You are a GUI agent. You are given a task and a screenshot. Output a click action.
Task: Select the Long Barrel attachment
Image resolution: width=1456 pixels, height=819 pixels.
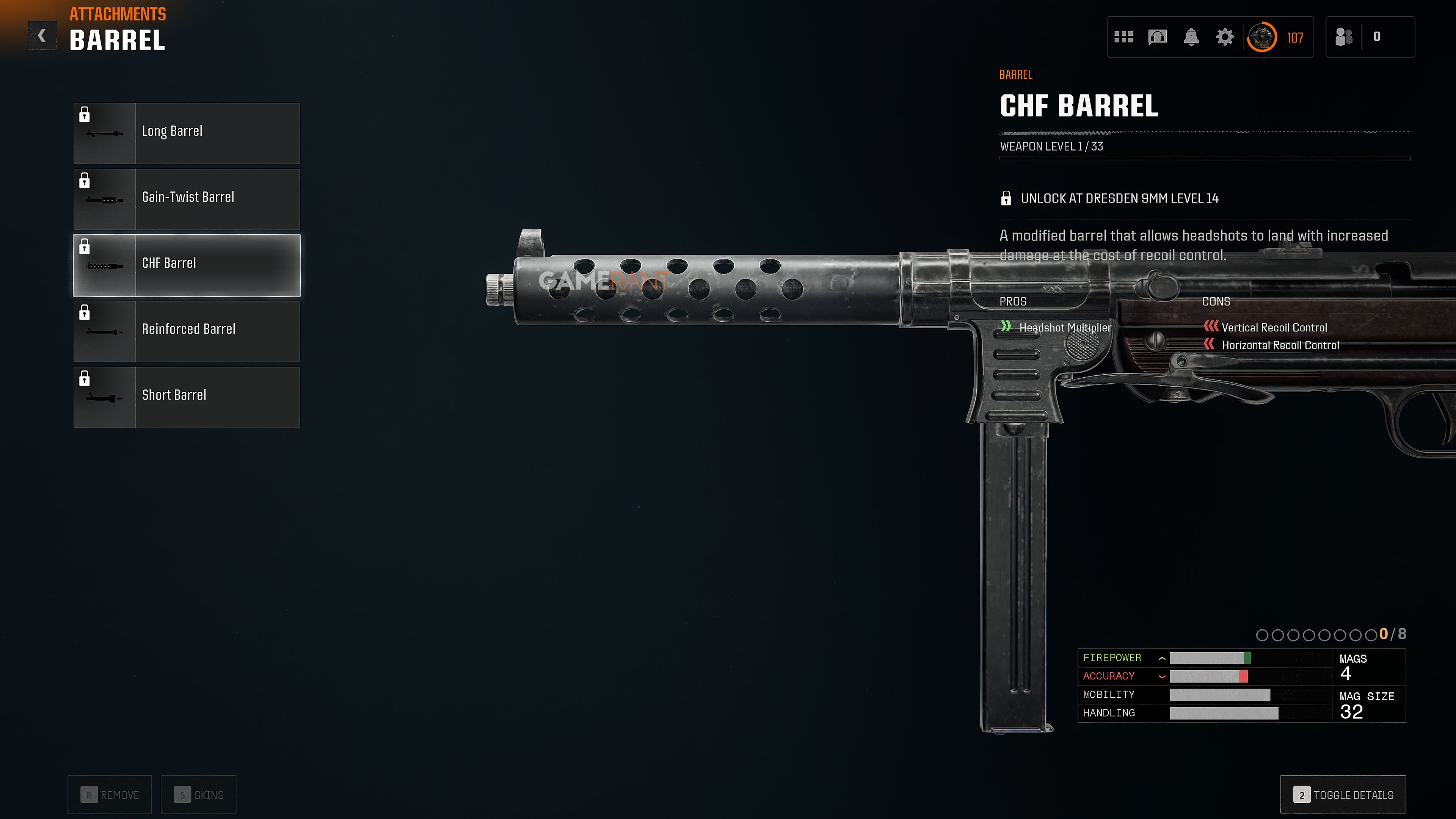coord(187,133)
